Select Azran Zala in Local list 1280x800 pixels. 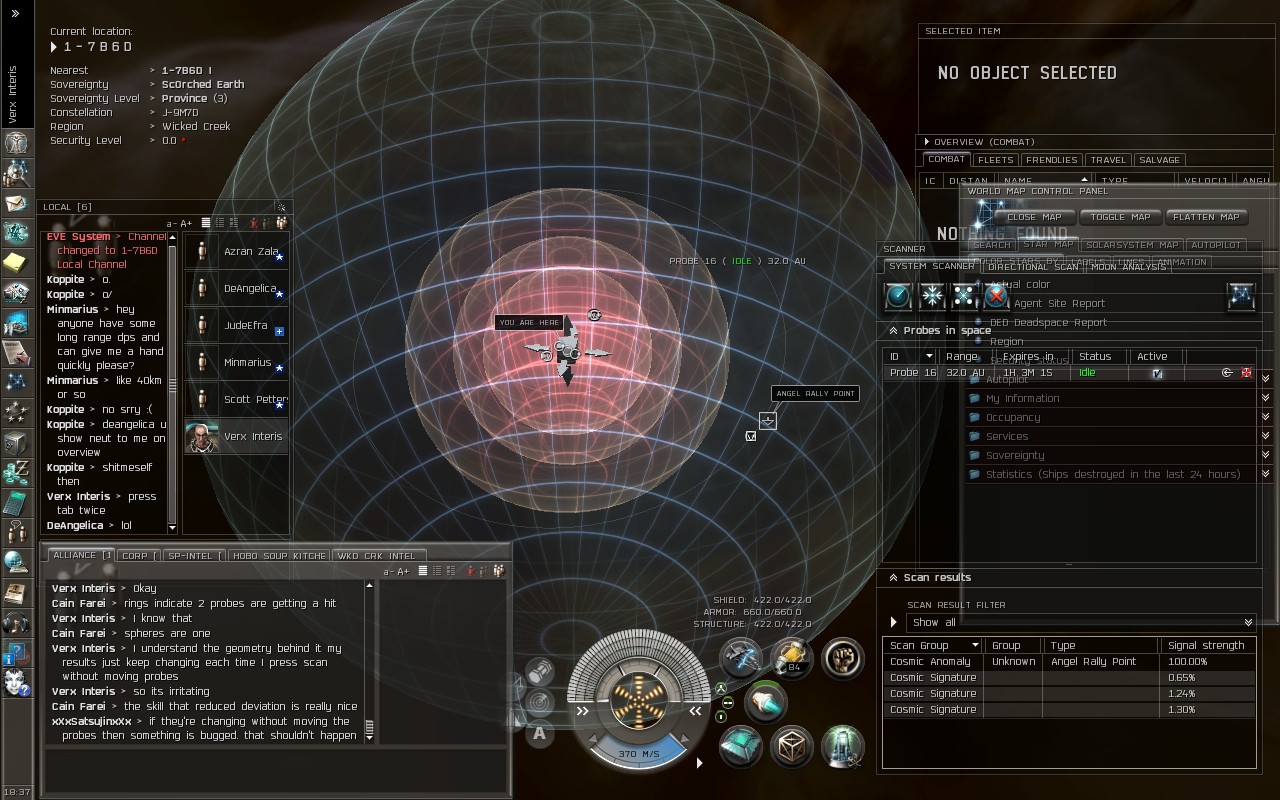[250, 252]
